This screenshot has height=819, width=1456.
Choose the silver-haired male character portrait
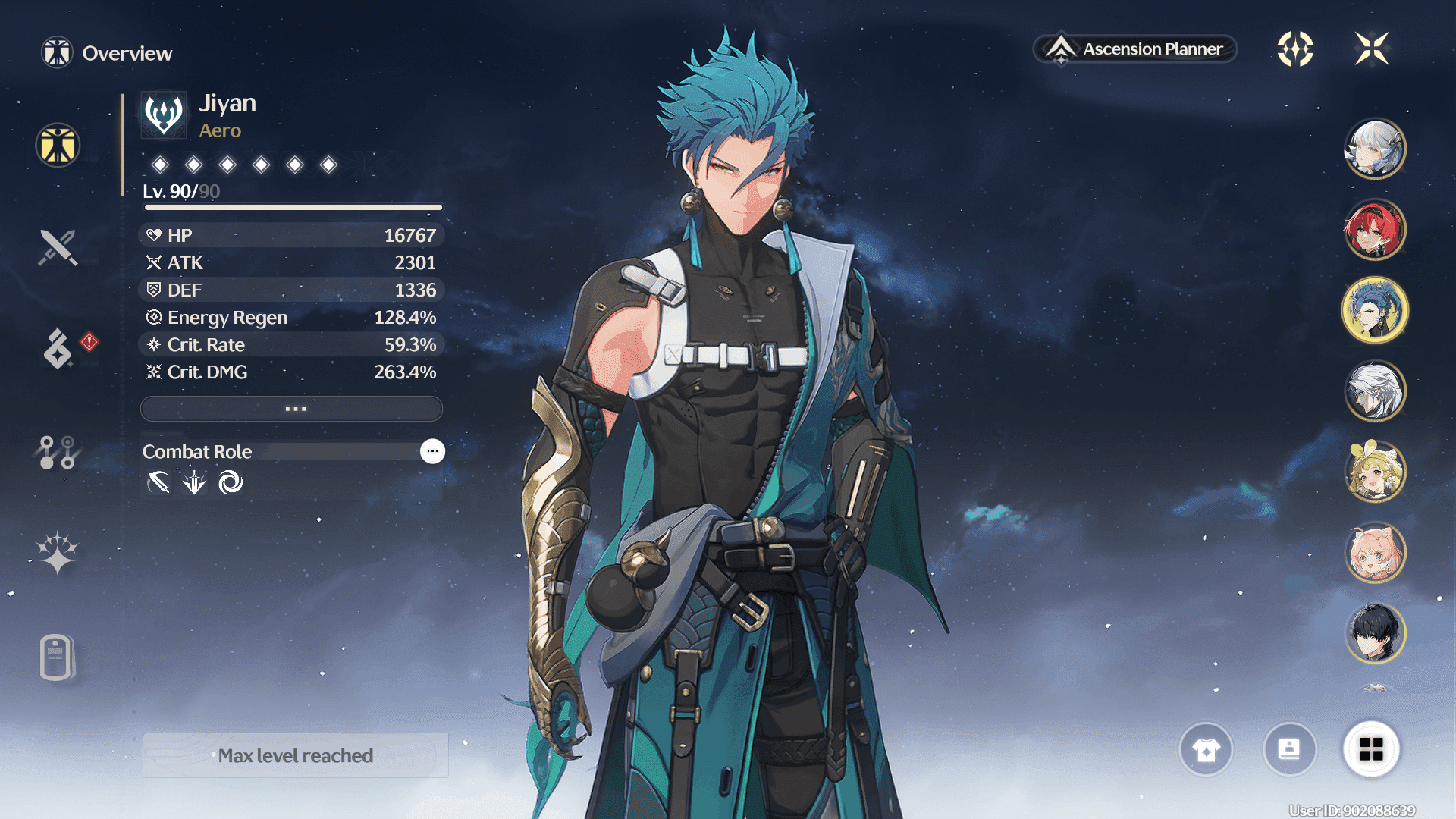1374,391
